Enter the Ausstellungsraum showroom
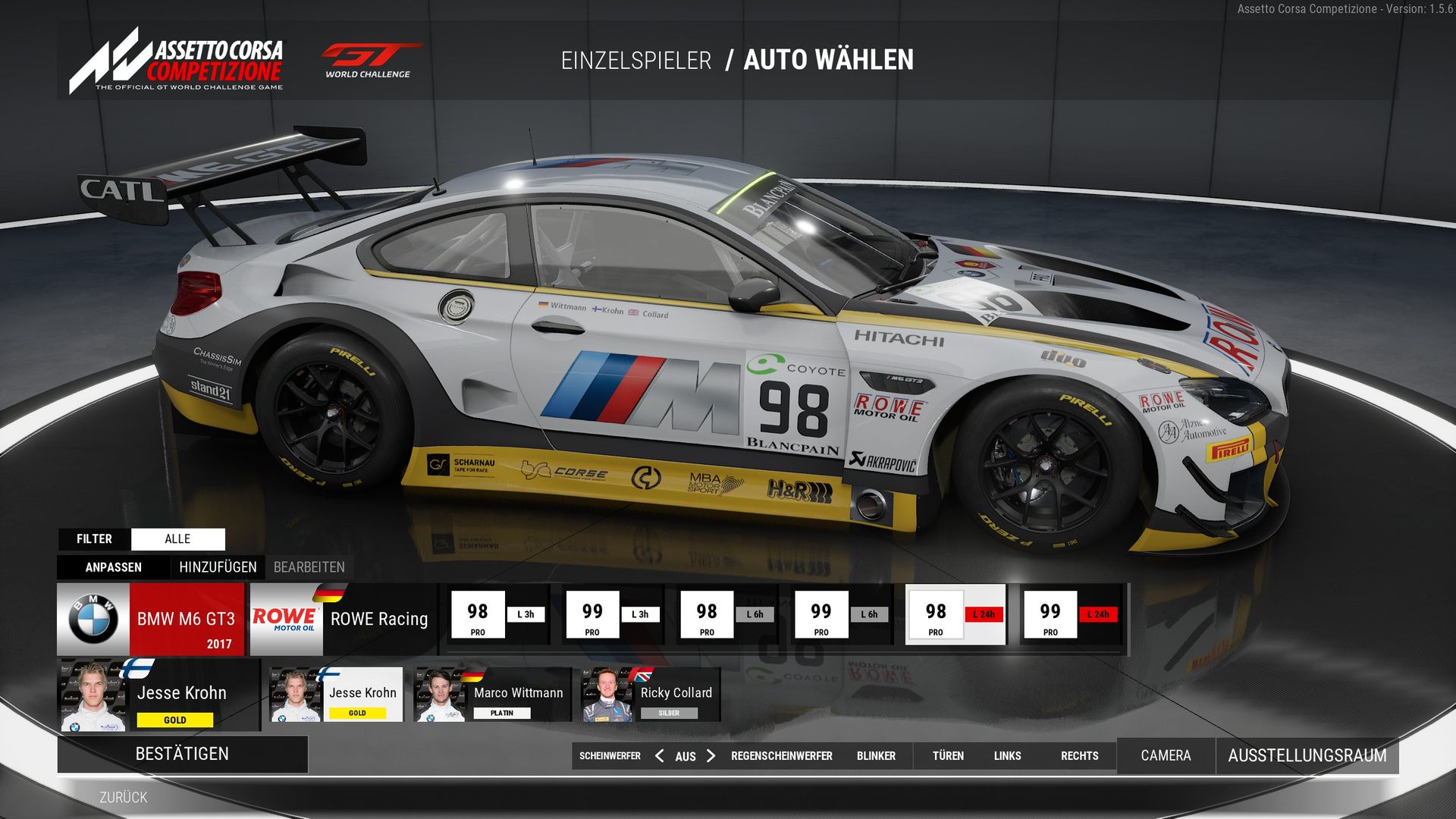This screenshot has height=819, width=1456. point(1307,755)
